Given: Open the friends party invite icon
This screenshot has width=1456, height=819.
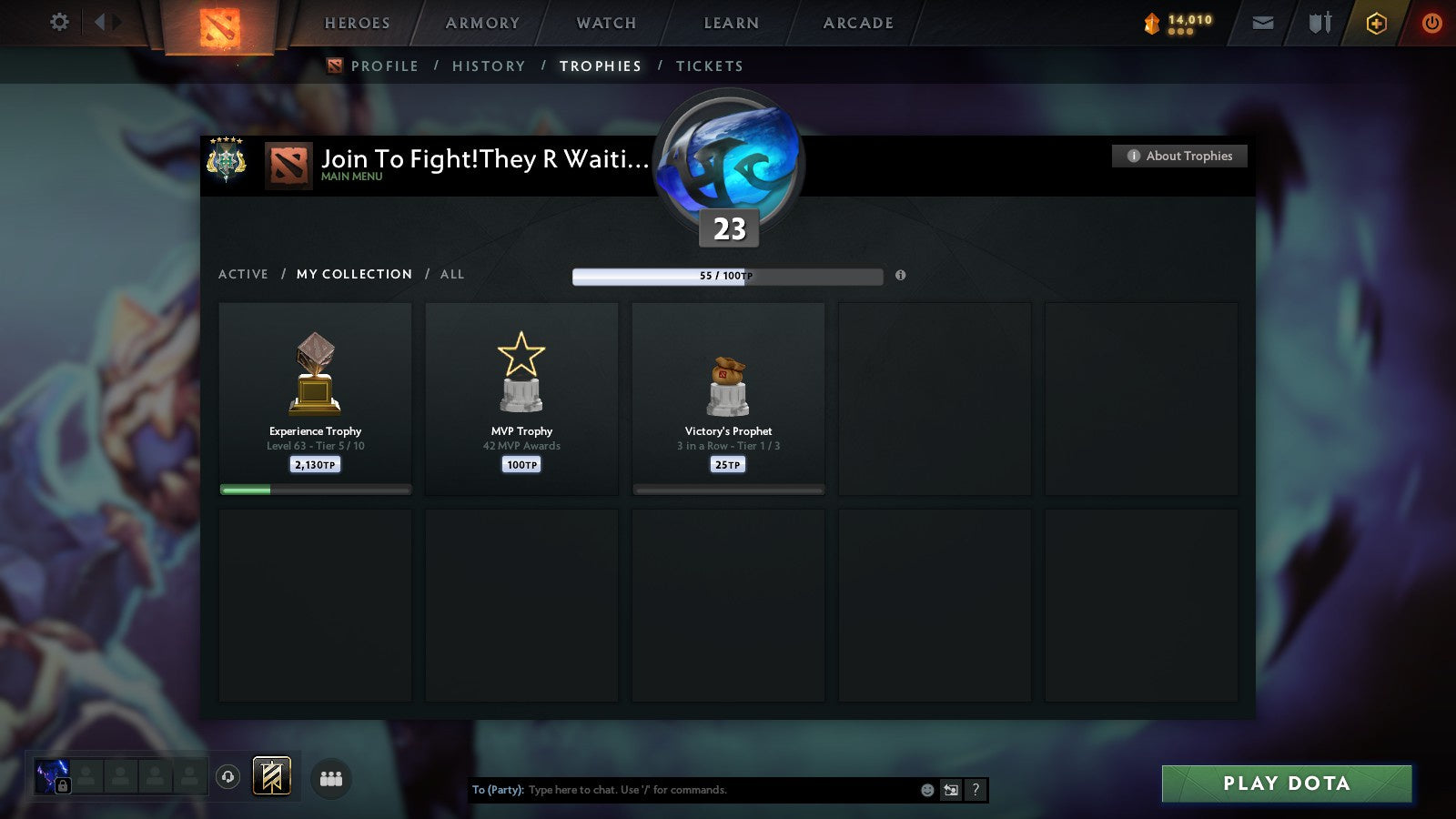Looking at the screenshot, I should (x=331, y=778).
